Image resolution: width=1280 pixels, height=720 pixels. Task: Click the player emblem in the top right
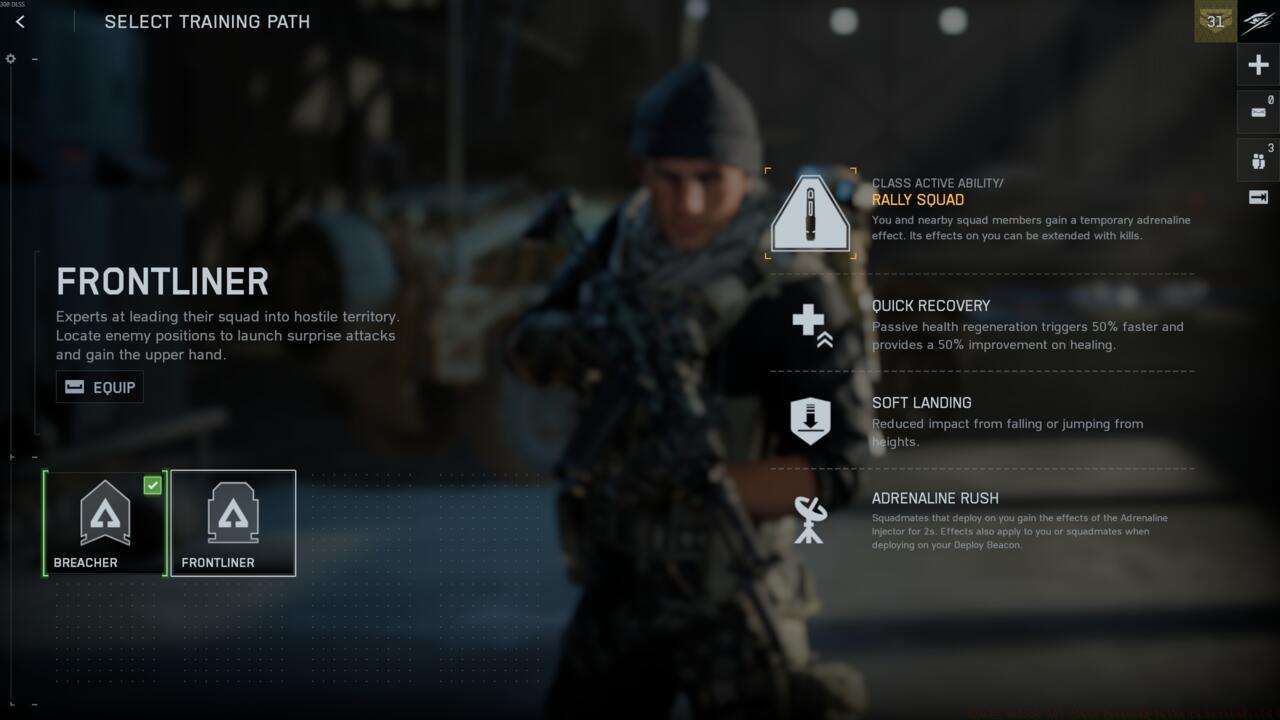(x=1258, y=21)
